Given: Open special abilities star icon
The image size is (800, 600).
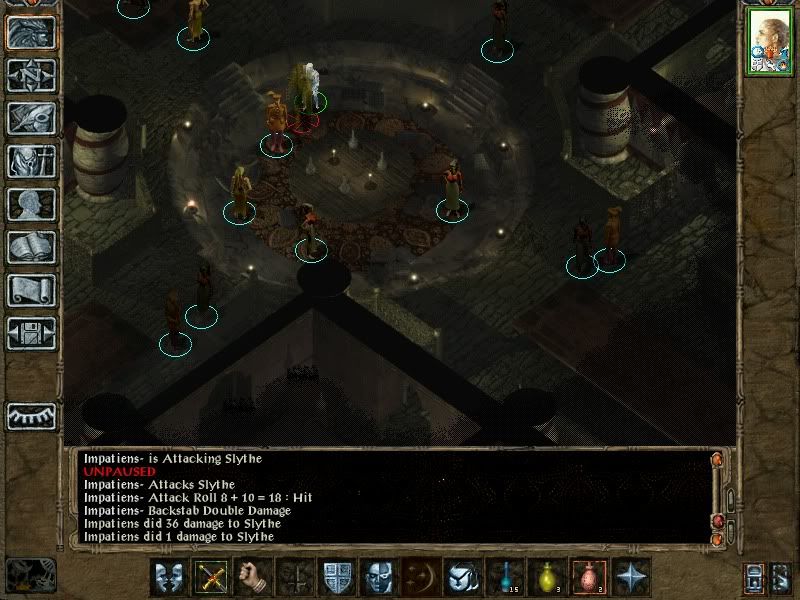Looking at the screenshot, I should point(632,577).
